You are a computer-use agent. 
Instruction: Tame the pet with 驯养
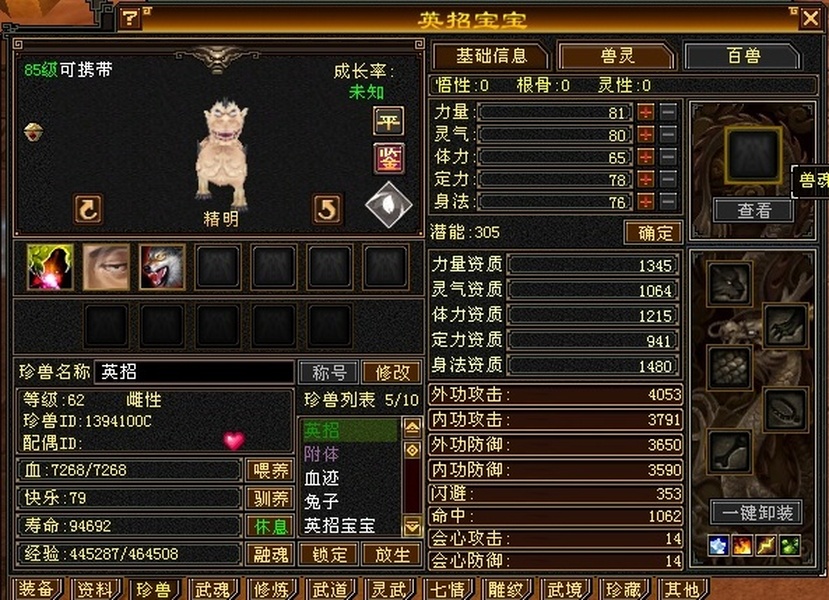[268, 498]
